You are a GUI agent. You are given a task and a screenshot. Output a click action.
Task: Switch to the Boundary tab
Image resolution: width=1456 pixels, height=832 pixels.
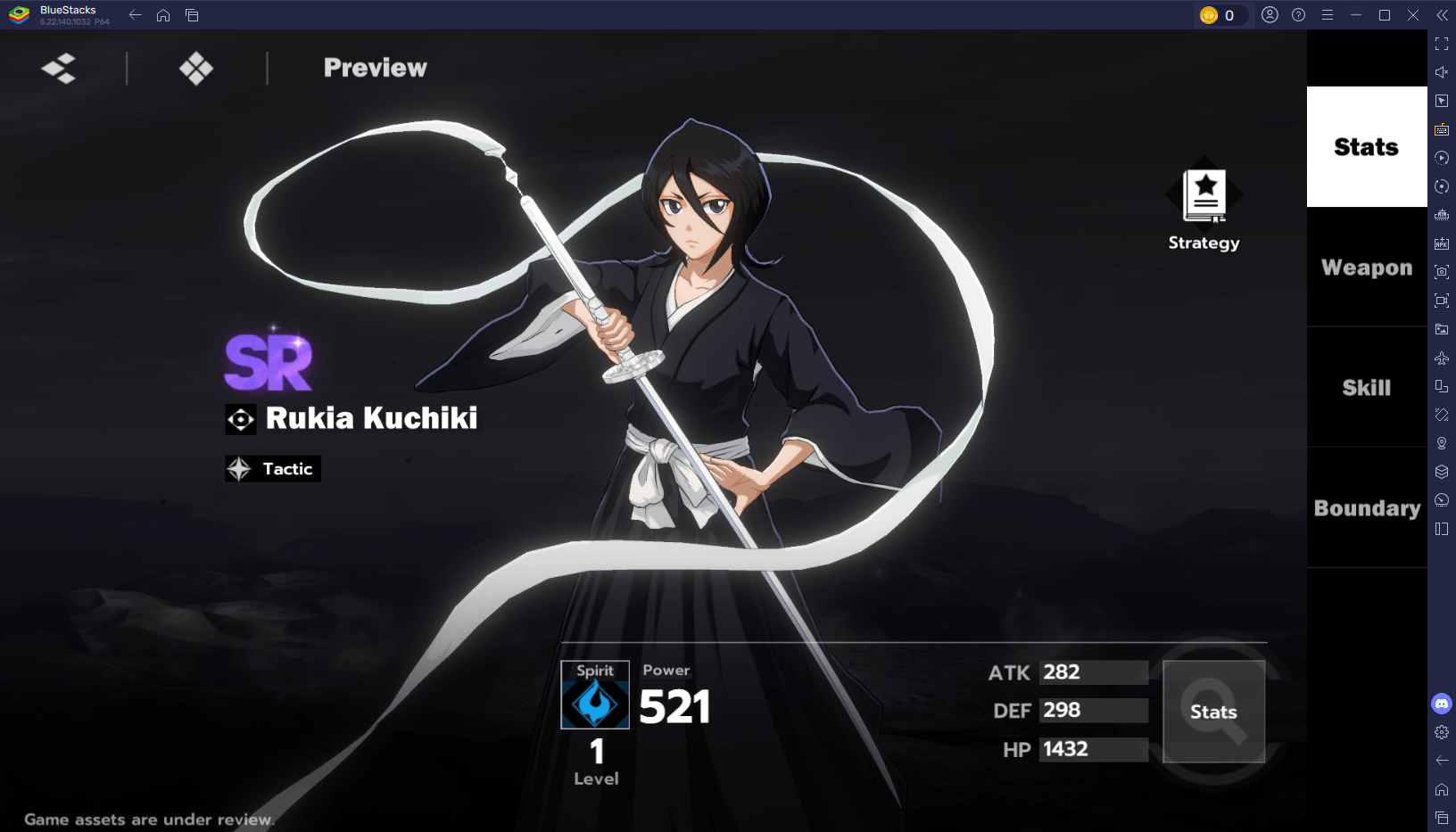click(1366, 508)
